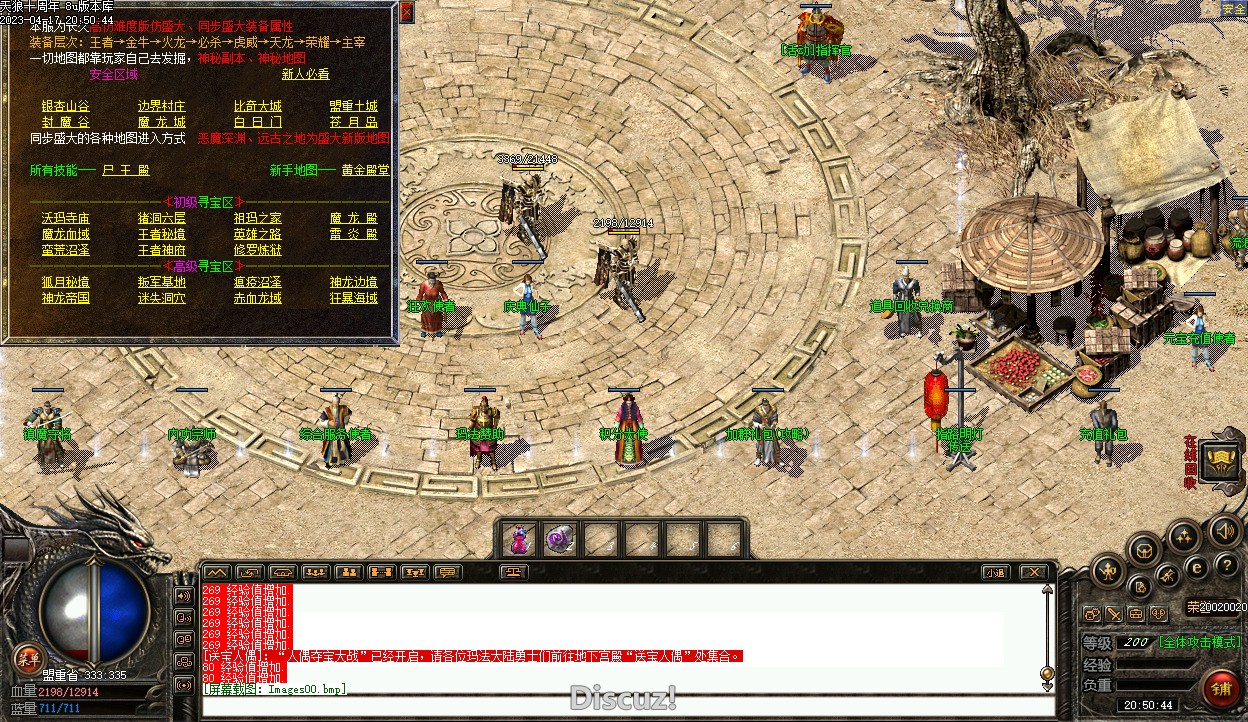Viewport: 1248px width, 722px height.
Task: Toggle sound with the speaker button
Action: point(1223,530)
